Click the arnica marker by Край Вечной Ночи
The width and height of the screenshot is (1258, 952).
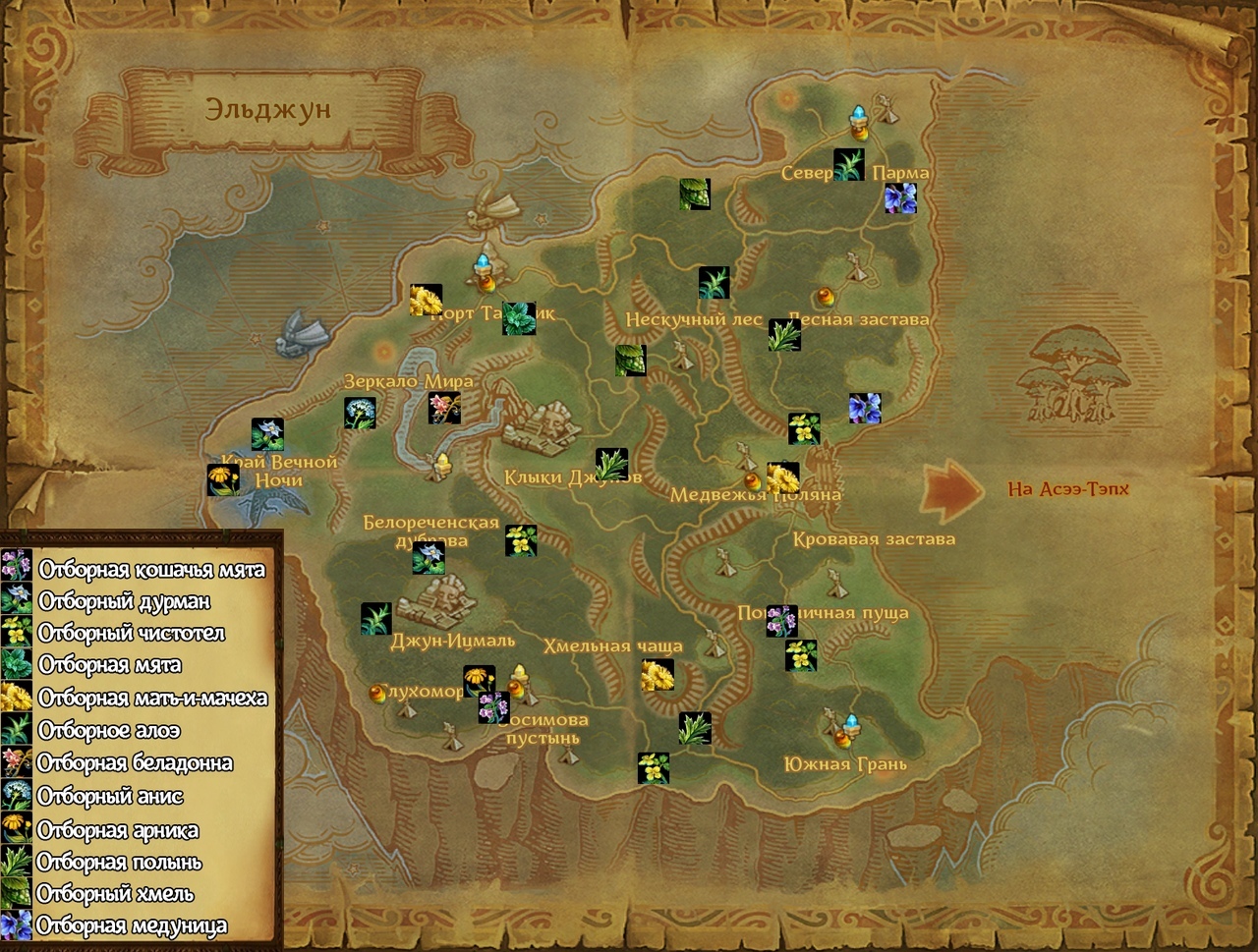pos(223,479)
